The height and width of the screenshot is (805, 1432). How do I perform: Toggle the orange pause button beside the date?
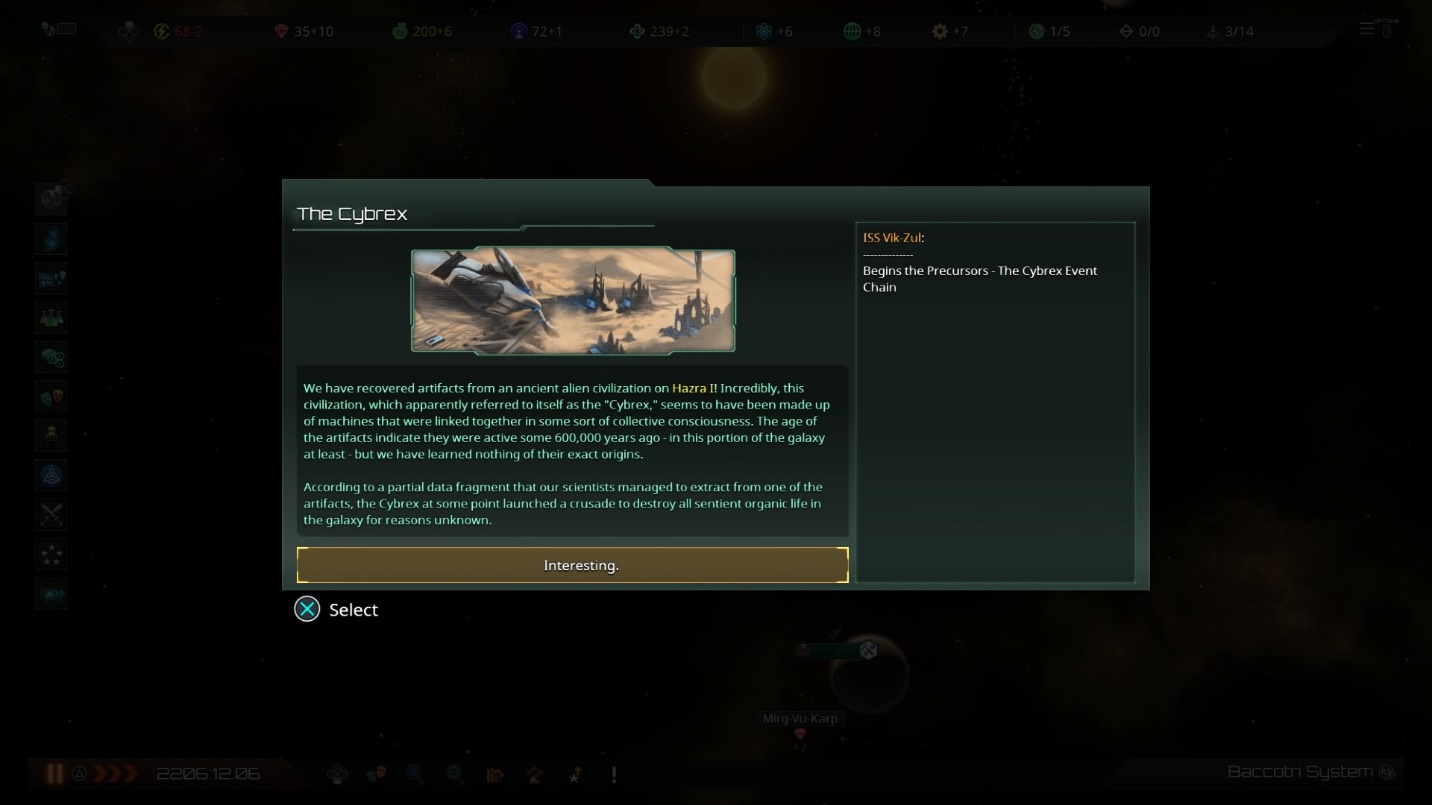pyautogui.click(x=54, y=773)
